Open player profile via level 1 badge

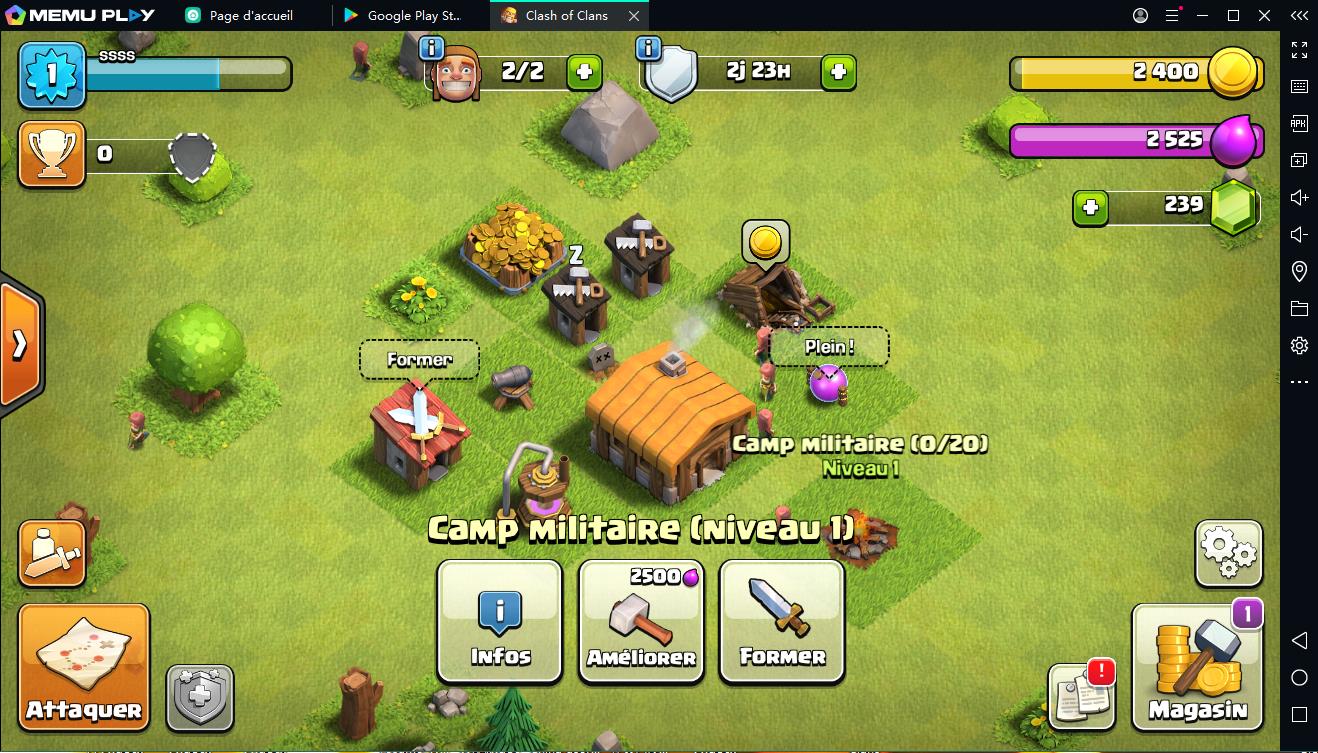52,75
